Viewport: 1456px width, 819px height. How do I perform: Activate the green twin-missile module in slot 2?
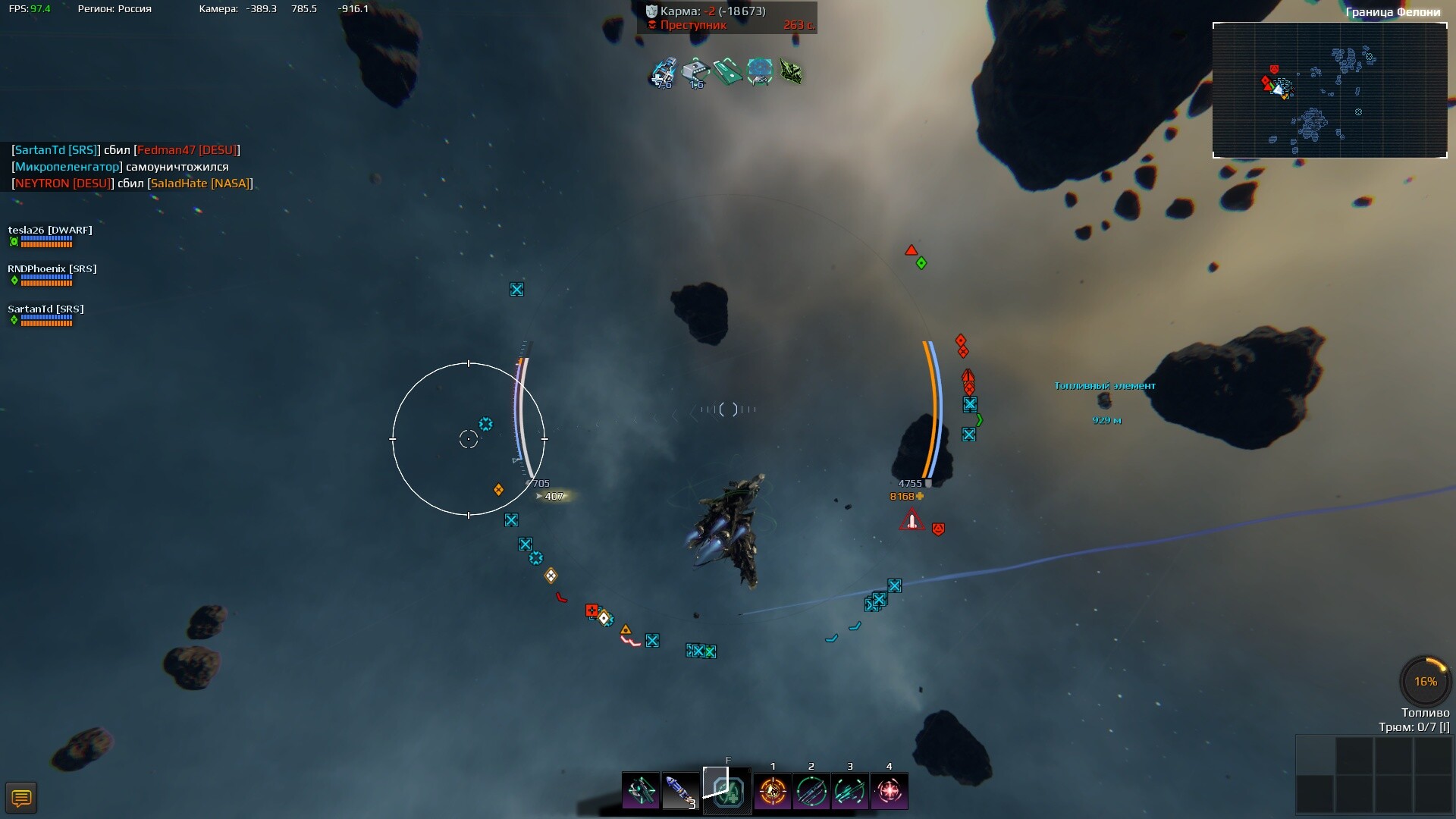[811, 792]
